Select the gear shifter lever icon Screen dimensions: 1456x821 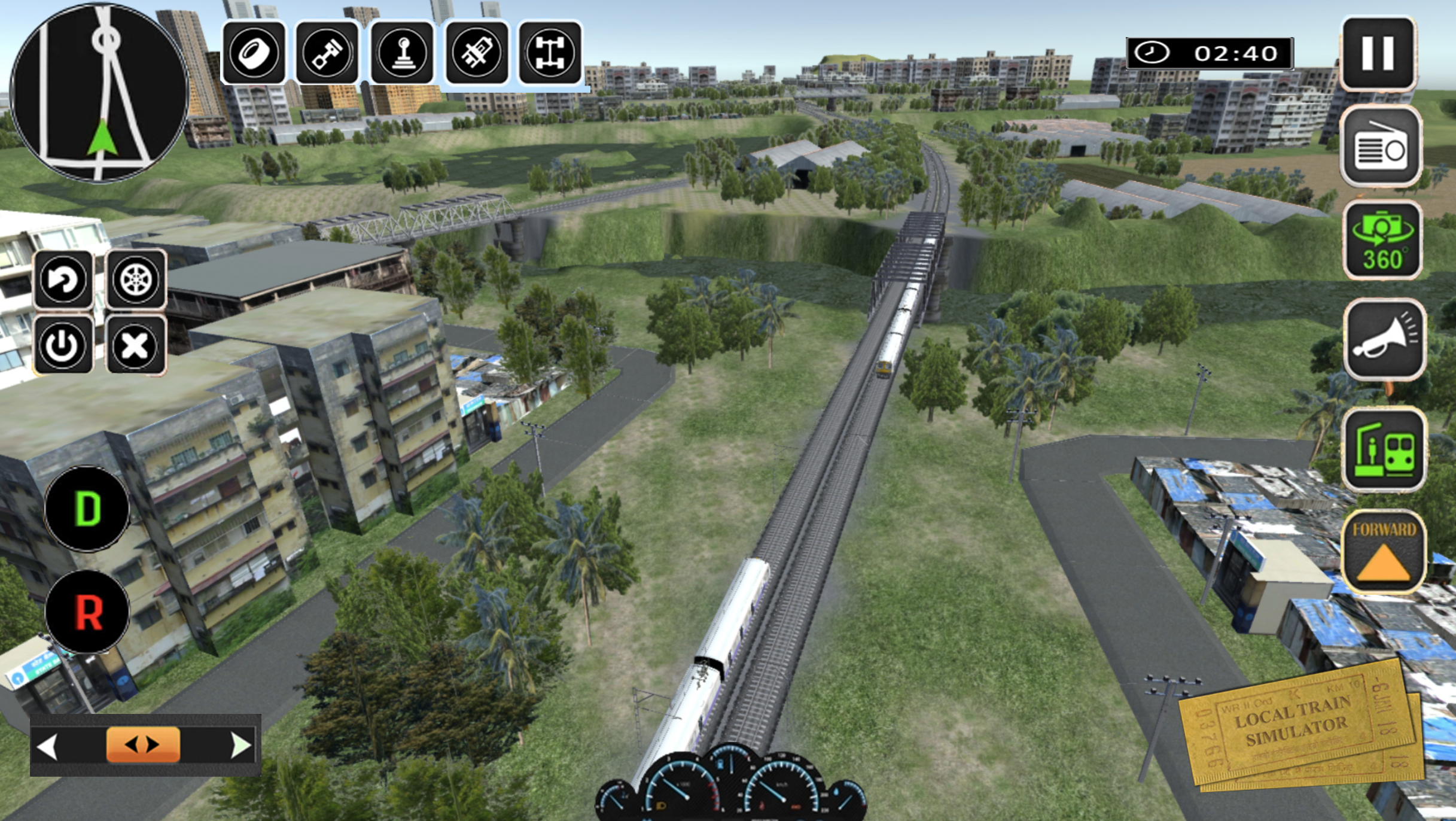coord(402,54)
